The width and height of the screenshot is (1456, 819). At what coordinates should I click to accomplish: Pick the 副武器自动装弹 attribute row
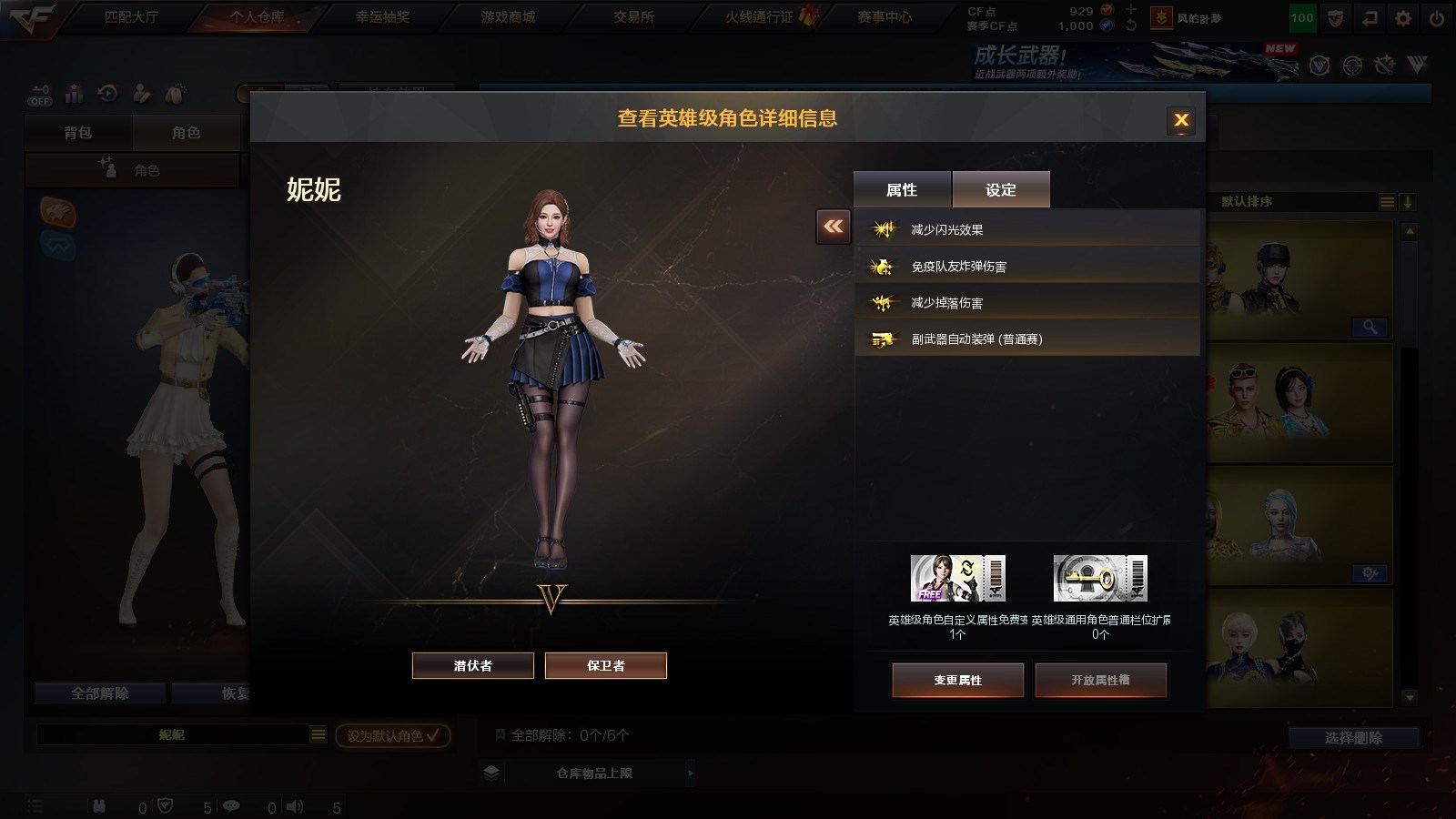click(1026, 339)
